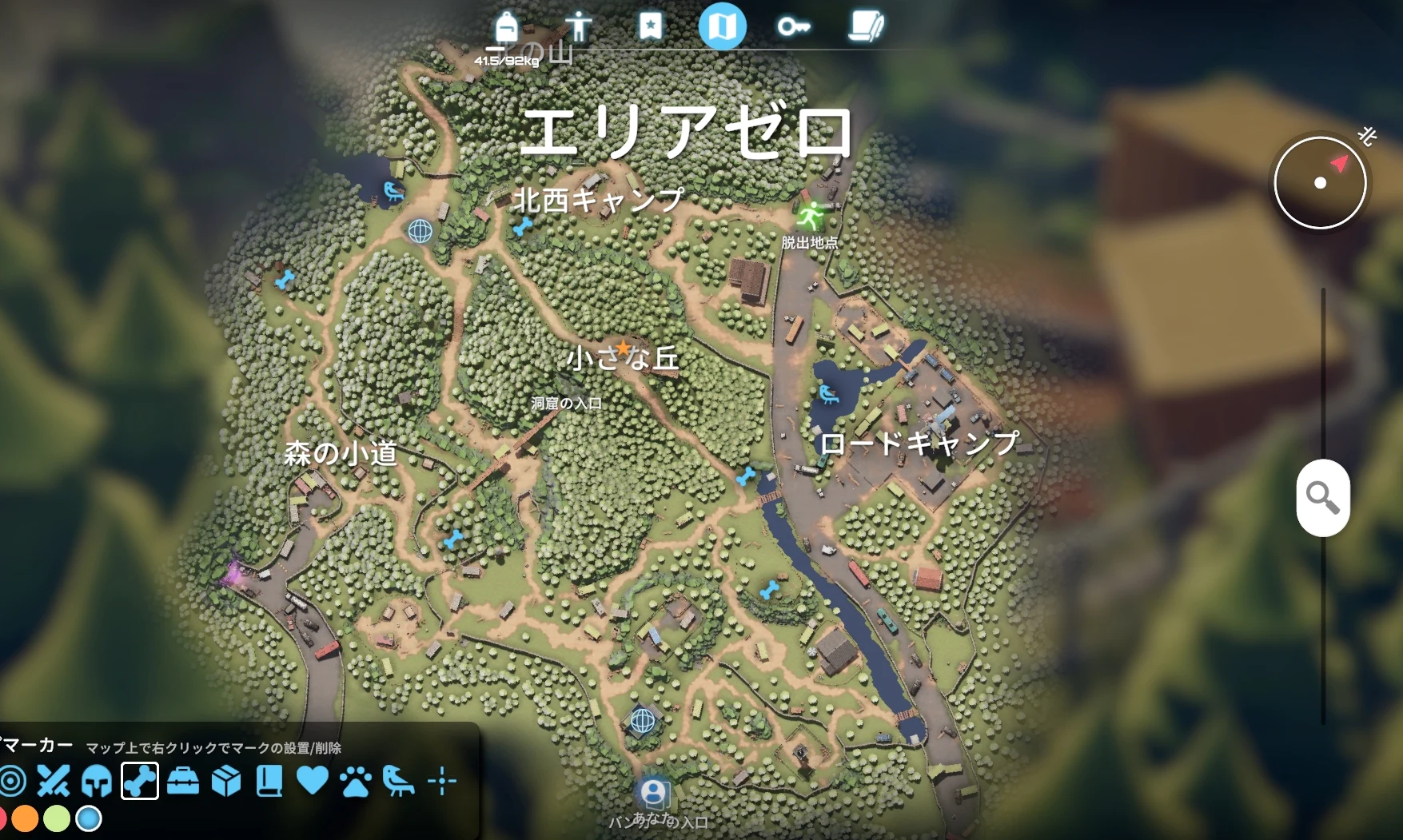Select the book marker type
Viewport: 1403px width, 840px height.
click(269, 781)
